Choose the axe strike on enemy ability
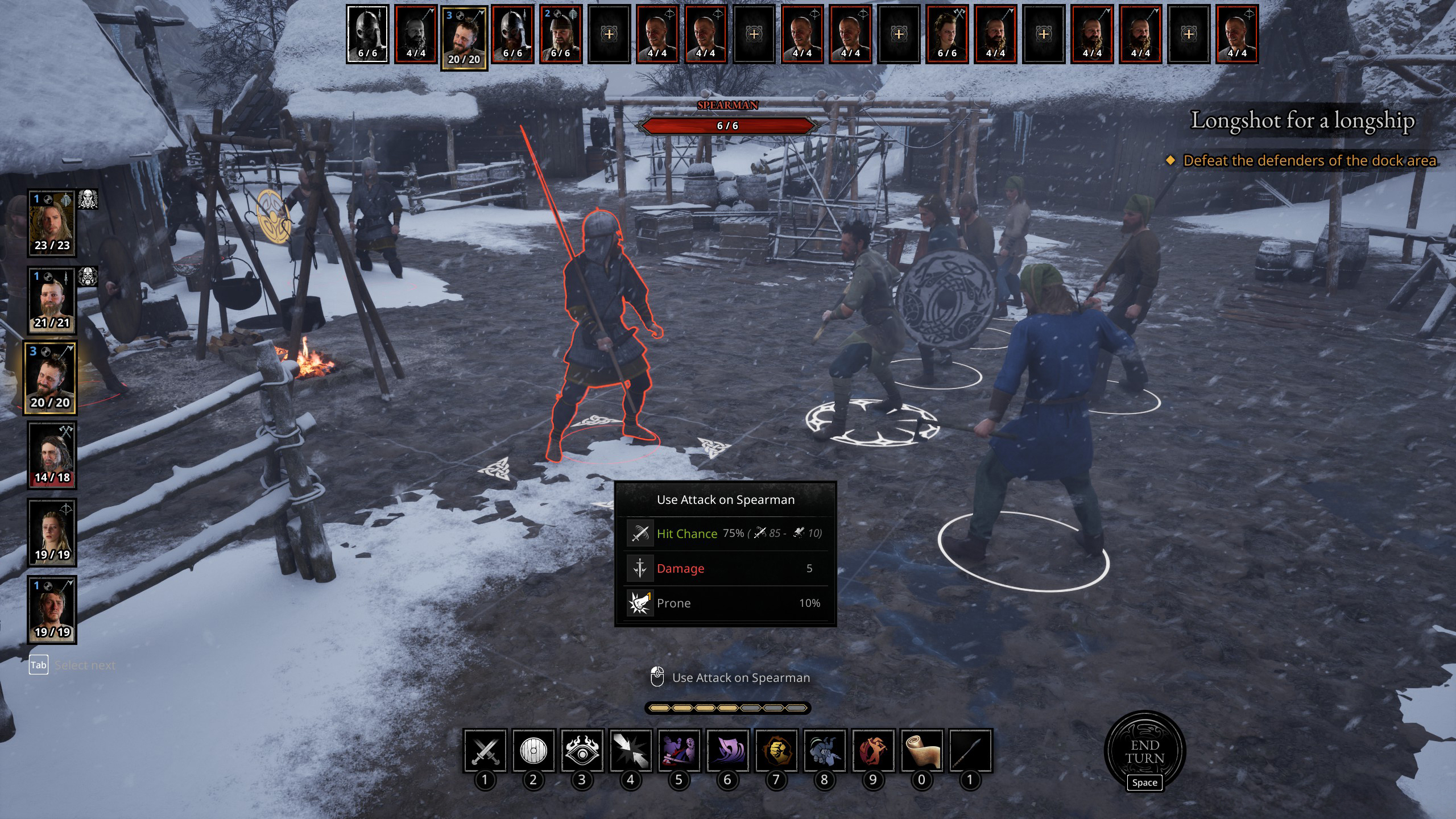The width and height of the screenshot is (1456, 819). (679, 751)
